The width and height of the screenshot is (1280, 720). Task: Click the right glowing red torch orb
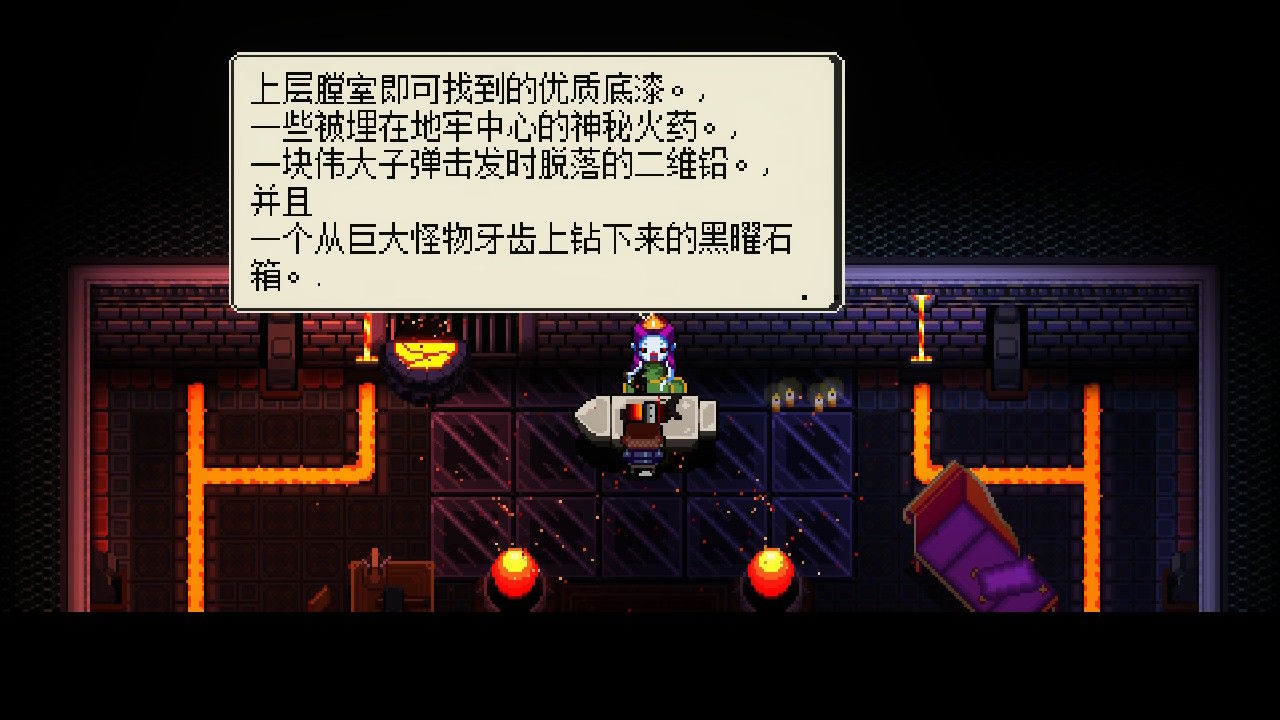pos(769,570)
